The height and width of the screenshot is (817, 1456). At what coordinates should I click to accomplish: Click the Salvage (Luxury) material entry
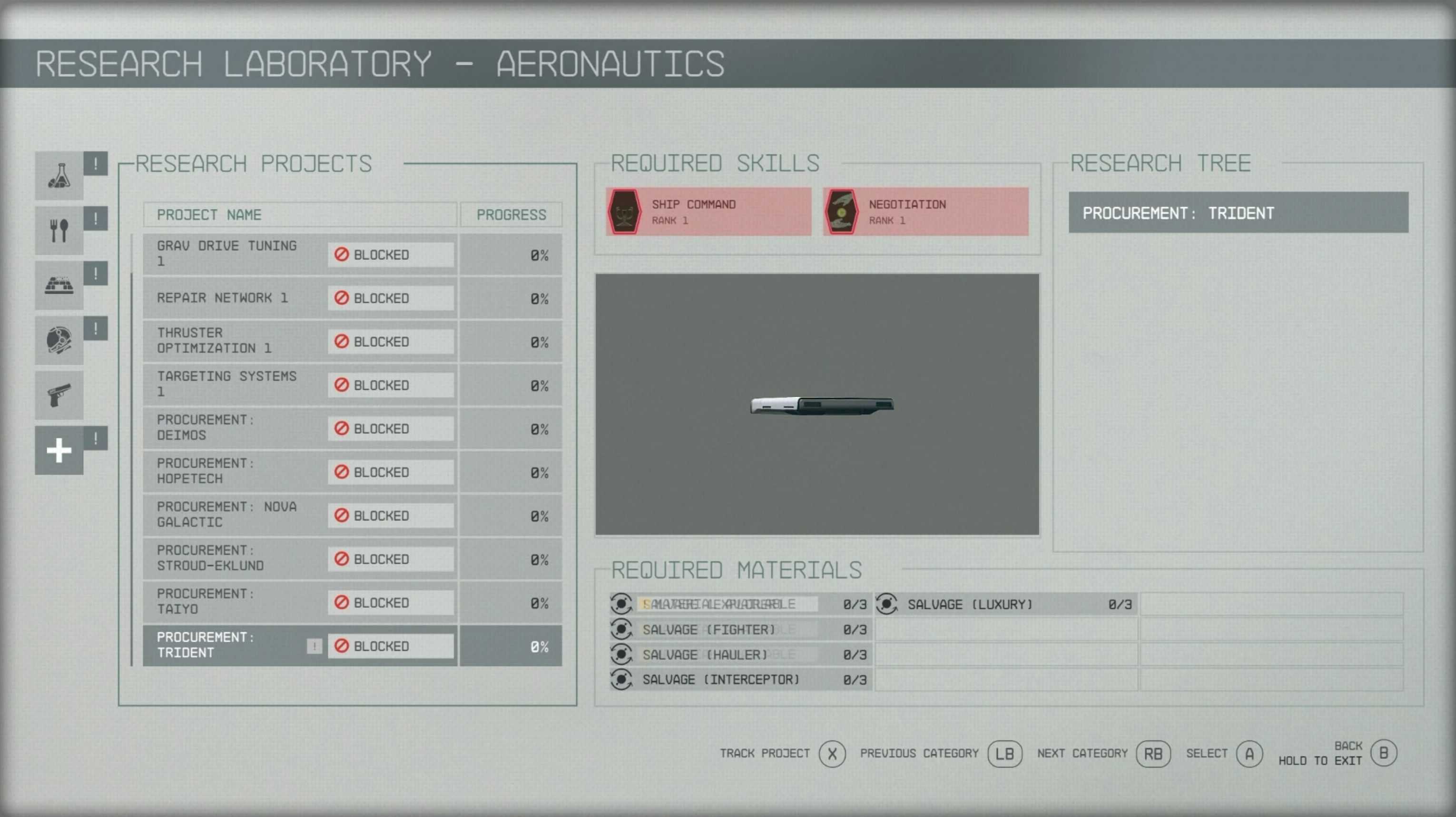(x=1005, y=604)
